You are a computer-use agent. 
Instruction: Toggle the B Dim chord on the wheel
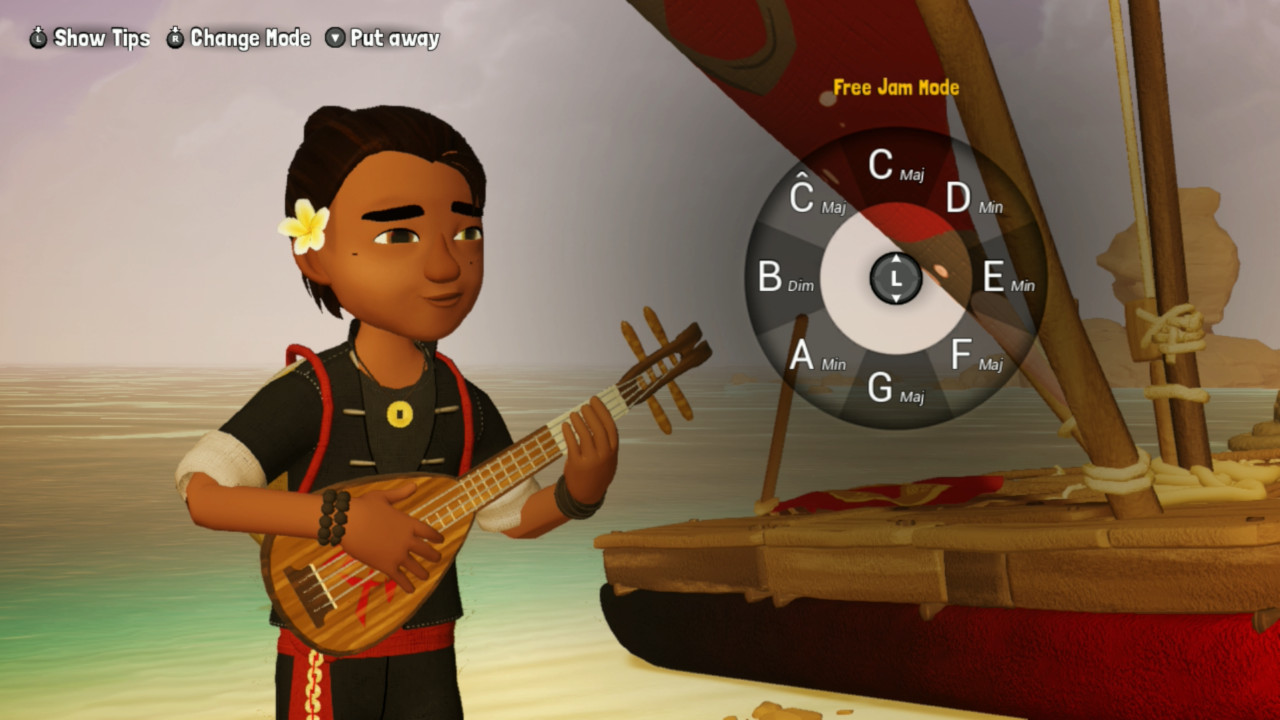tap(787, 279)
